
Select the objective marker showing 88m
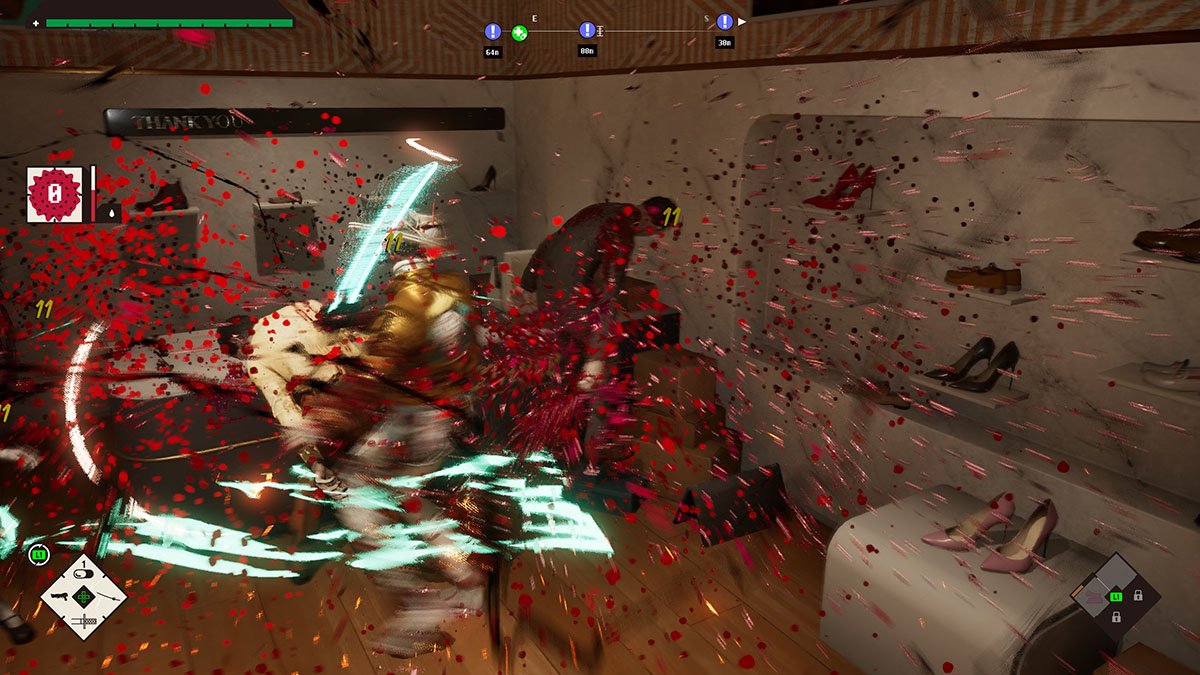pyautogui.click(x=587, y=31)
